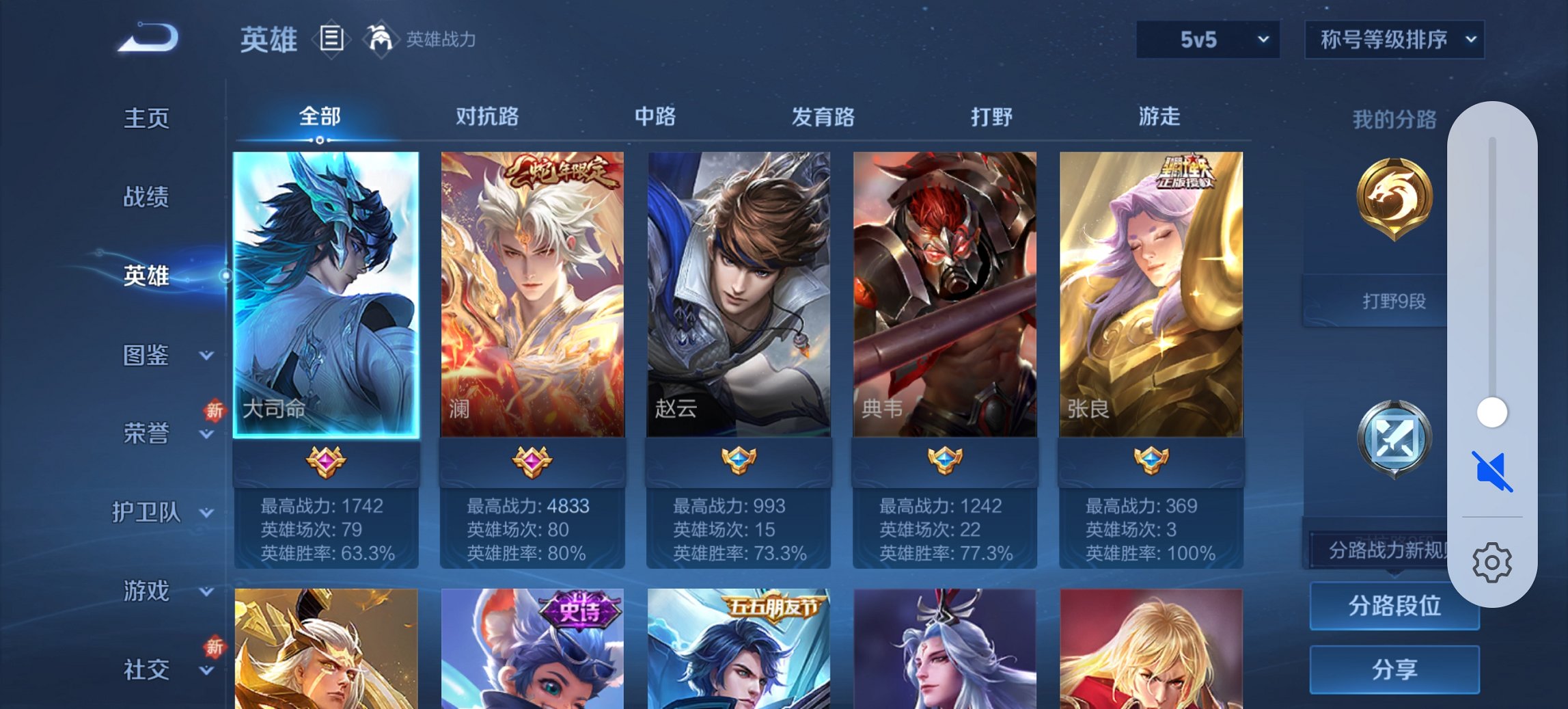Viewport: 1568px width, 709px height.
Task: Select the 澜 hero card
Action: coord(534,294)
